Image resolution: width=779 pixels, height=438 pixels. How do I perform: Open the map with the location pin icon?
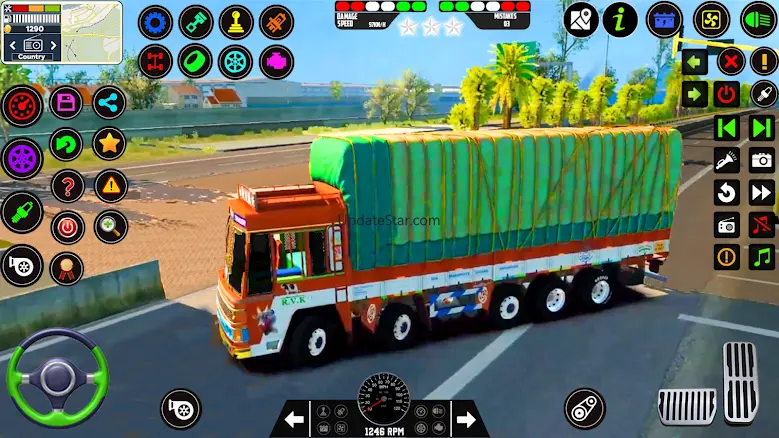click(580, 19)
